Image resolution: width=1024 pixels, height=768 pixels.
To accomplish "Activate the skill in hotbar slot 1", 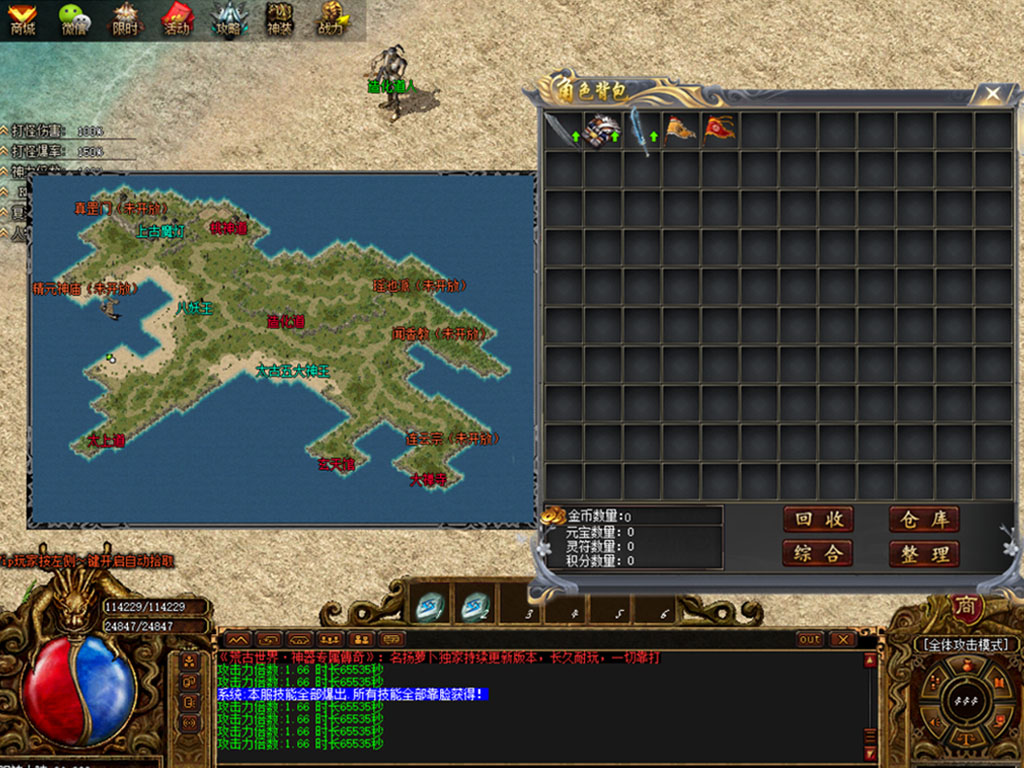I will pos(431,606).
